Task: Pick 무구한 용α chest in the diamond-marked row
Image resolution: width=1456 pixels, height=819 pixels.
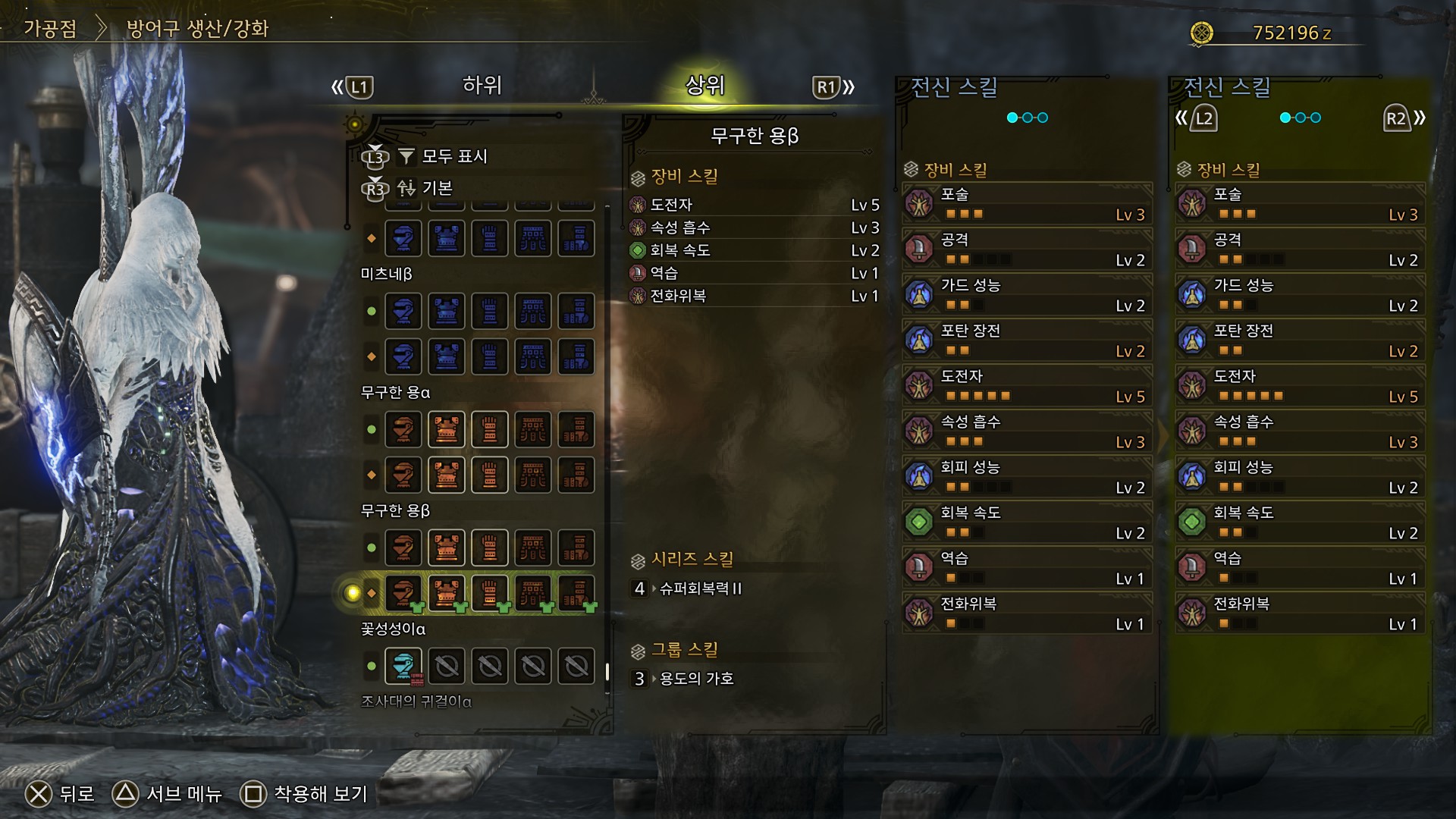Action: click(x=447, y=475)
